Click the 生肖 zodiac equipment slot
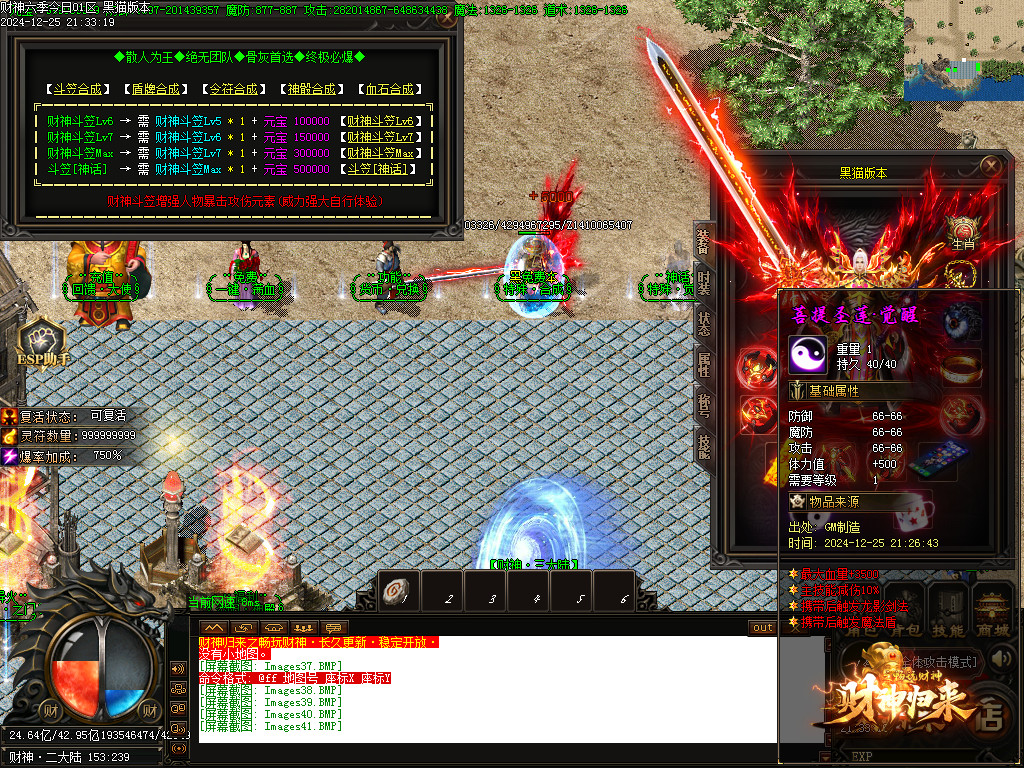1024x768 pixels. [x=962, y=232]
